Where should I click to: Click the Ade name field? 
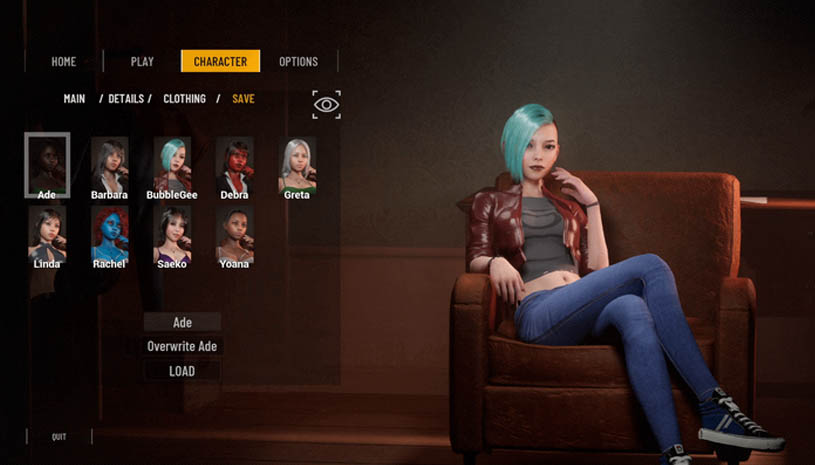pos(182,322)
